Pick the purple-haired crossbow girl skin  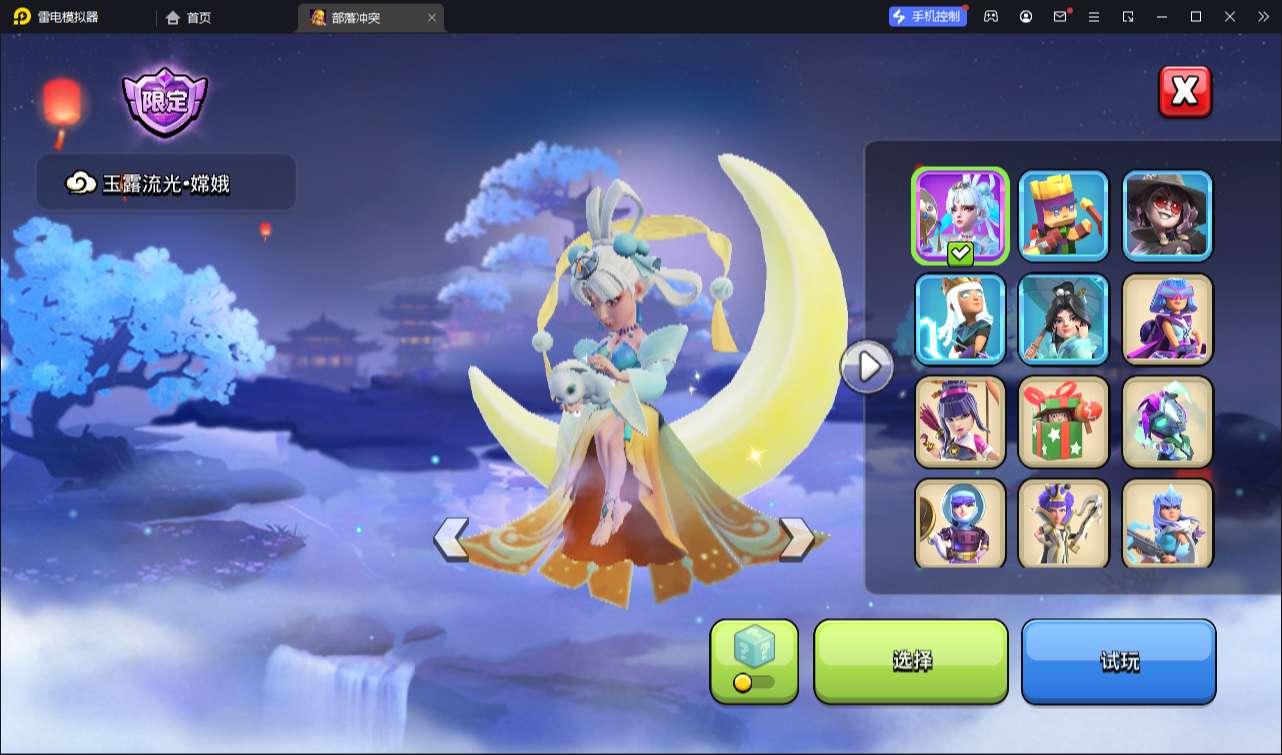pos(960,421)
